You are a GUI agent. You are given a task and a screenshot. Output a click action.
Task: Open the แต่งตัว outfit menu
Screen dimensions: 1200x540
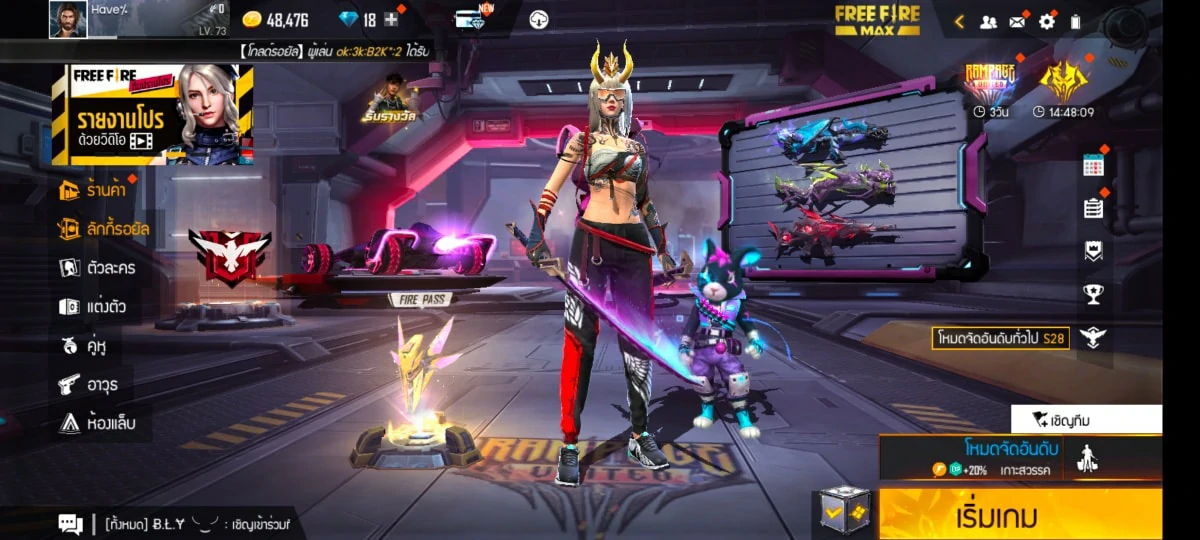[x=92, y=307]
